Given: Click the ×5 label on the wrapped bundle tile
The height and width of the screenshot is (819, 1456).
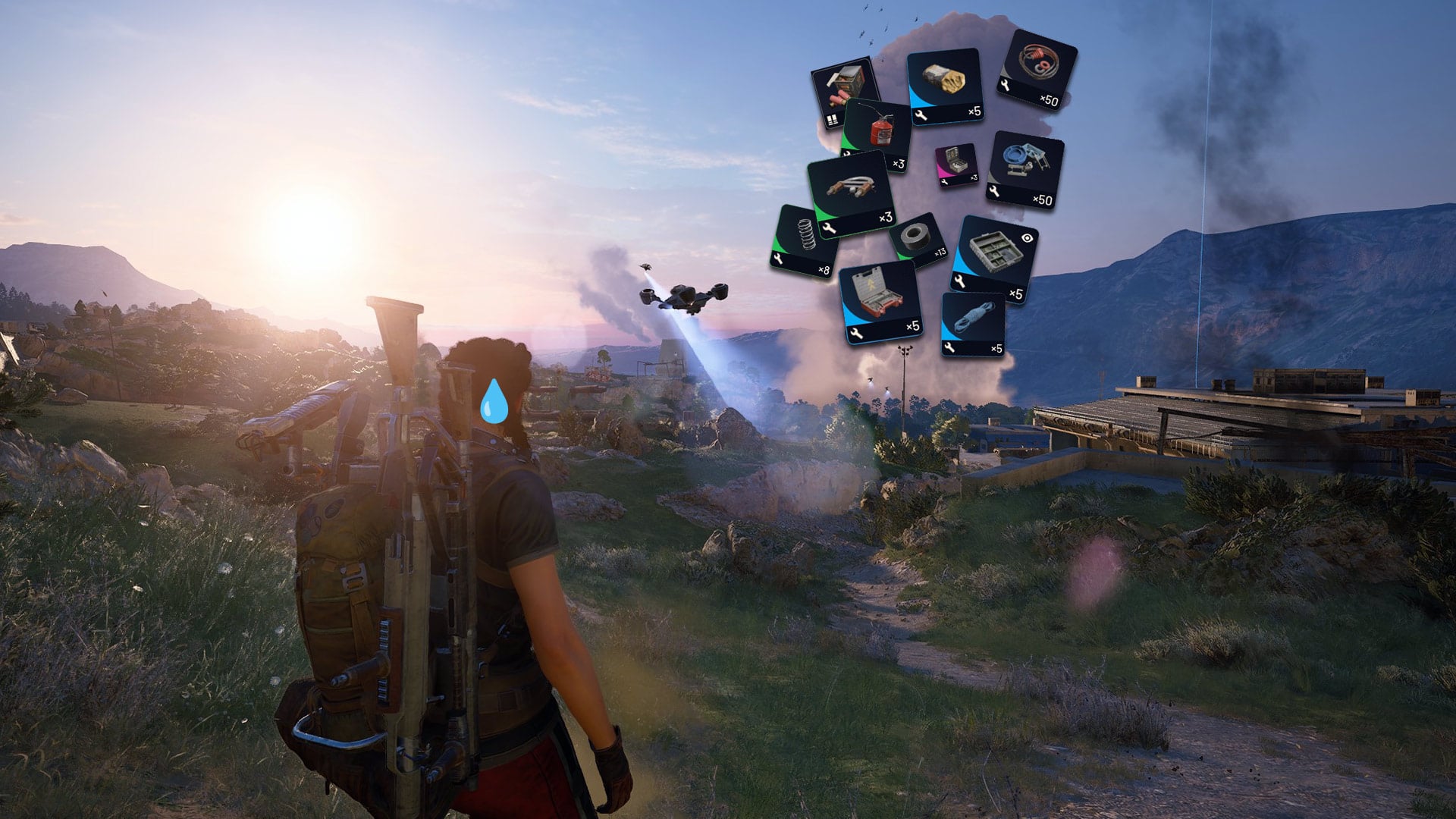Looking at the screenshot, I should 974,111.
